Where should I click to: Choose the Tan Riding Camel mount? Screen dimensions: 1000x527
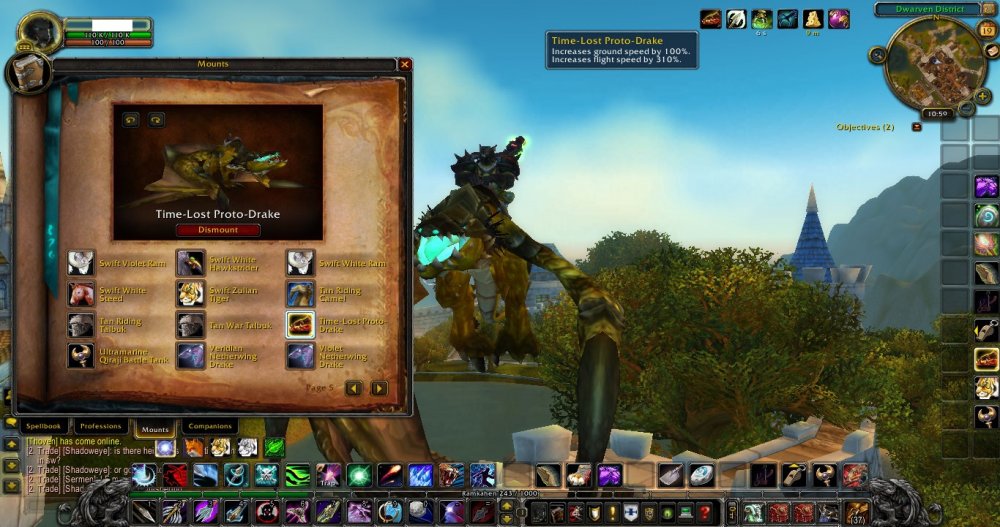click(300, 294)
